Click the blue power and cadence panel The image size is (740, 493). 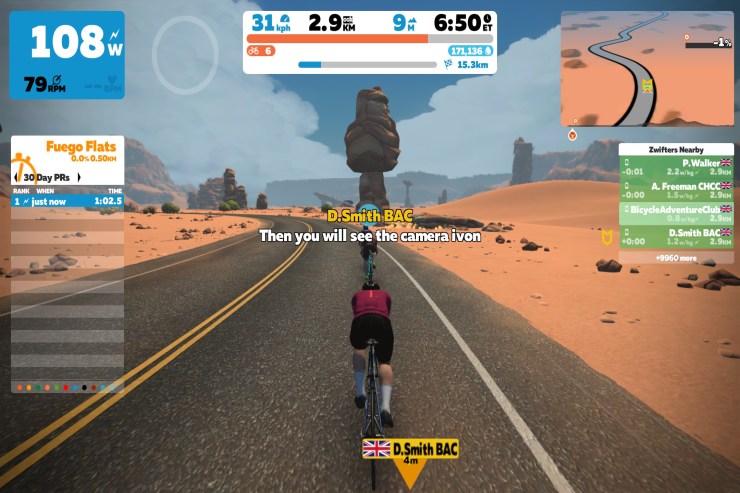tap(67, 55)
